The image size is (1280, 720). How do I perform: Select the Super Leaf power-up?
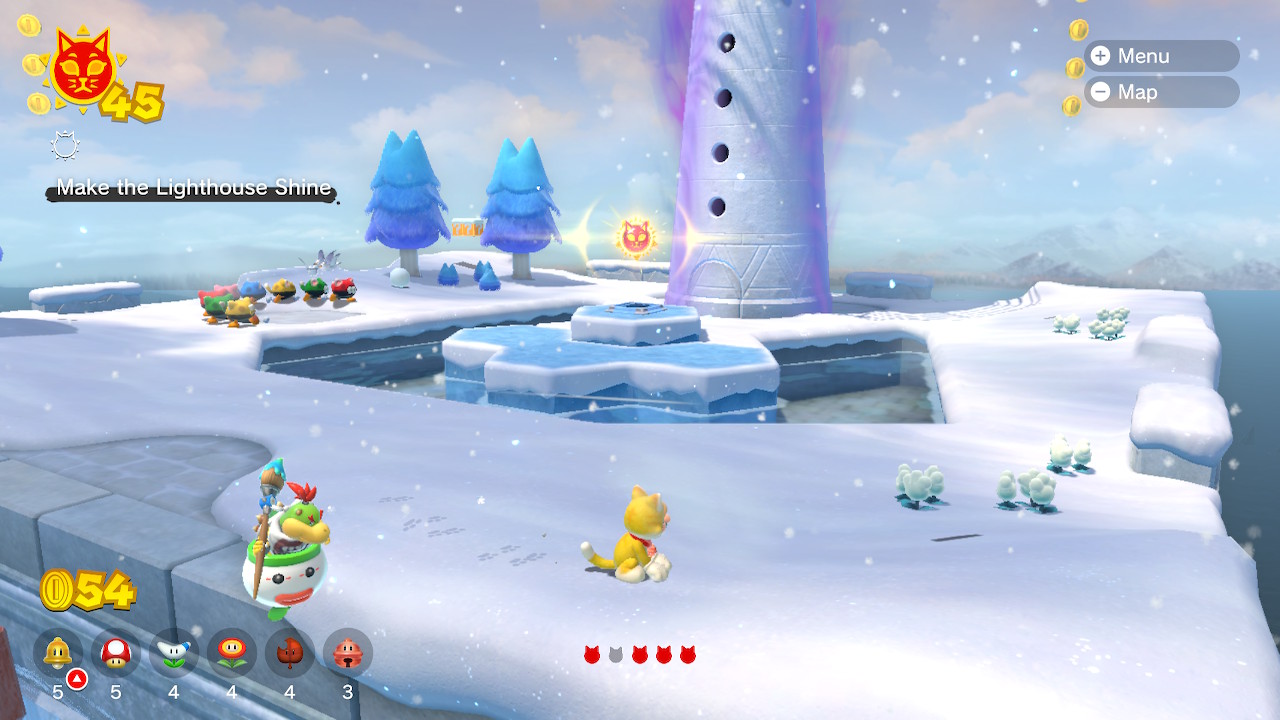point(290,653)
